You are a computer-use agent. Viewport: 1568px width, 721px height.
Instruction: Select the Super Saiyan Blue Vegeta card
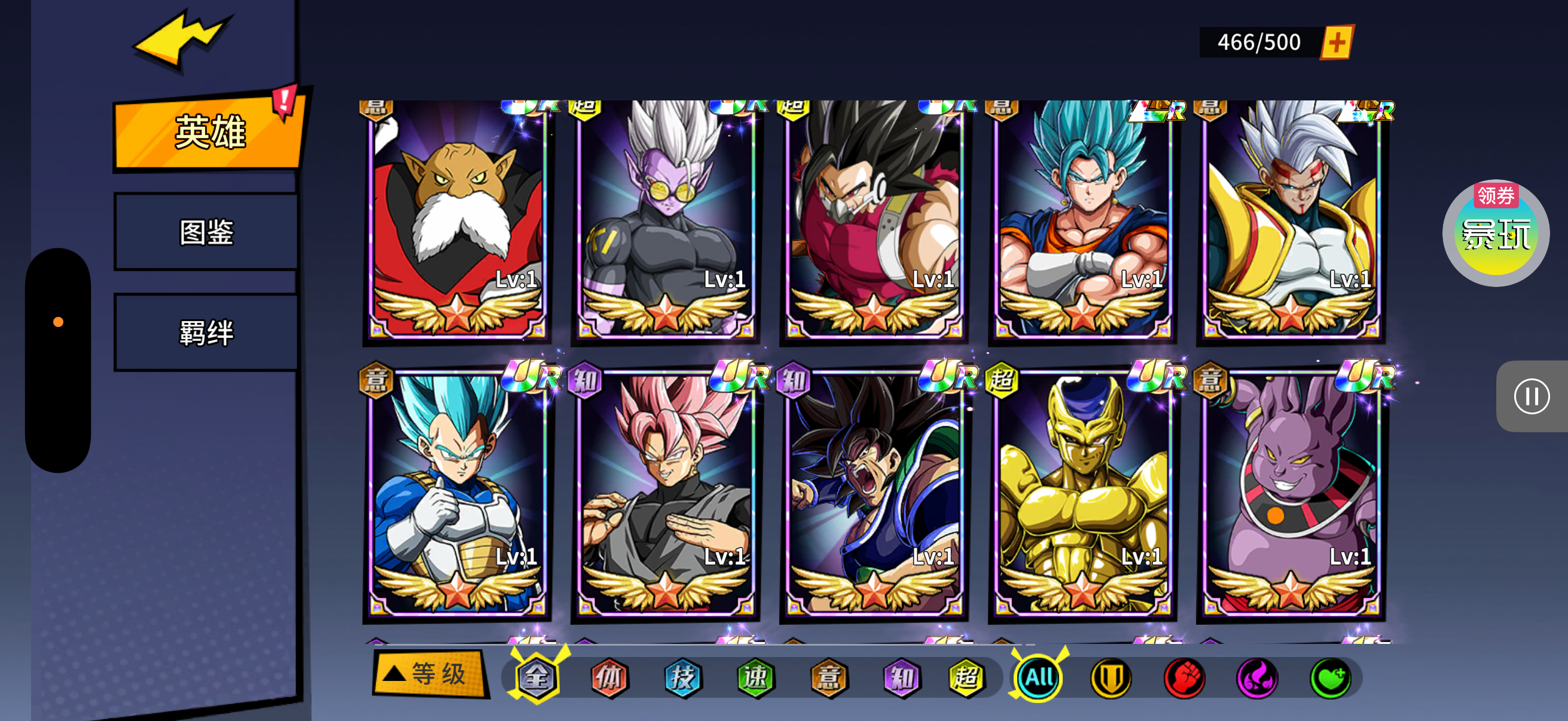pyautogui.click(x=457, y=493)
